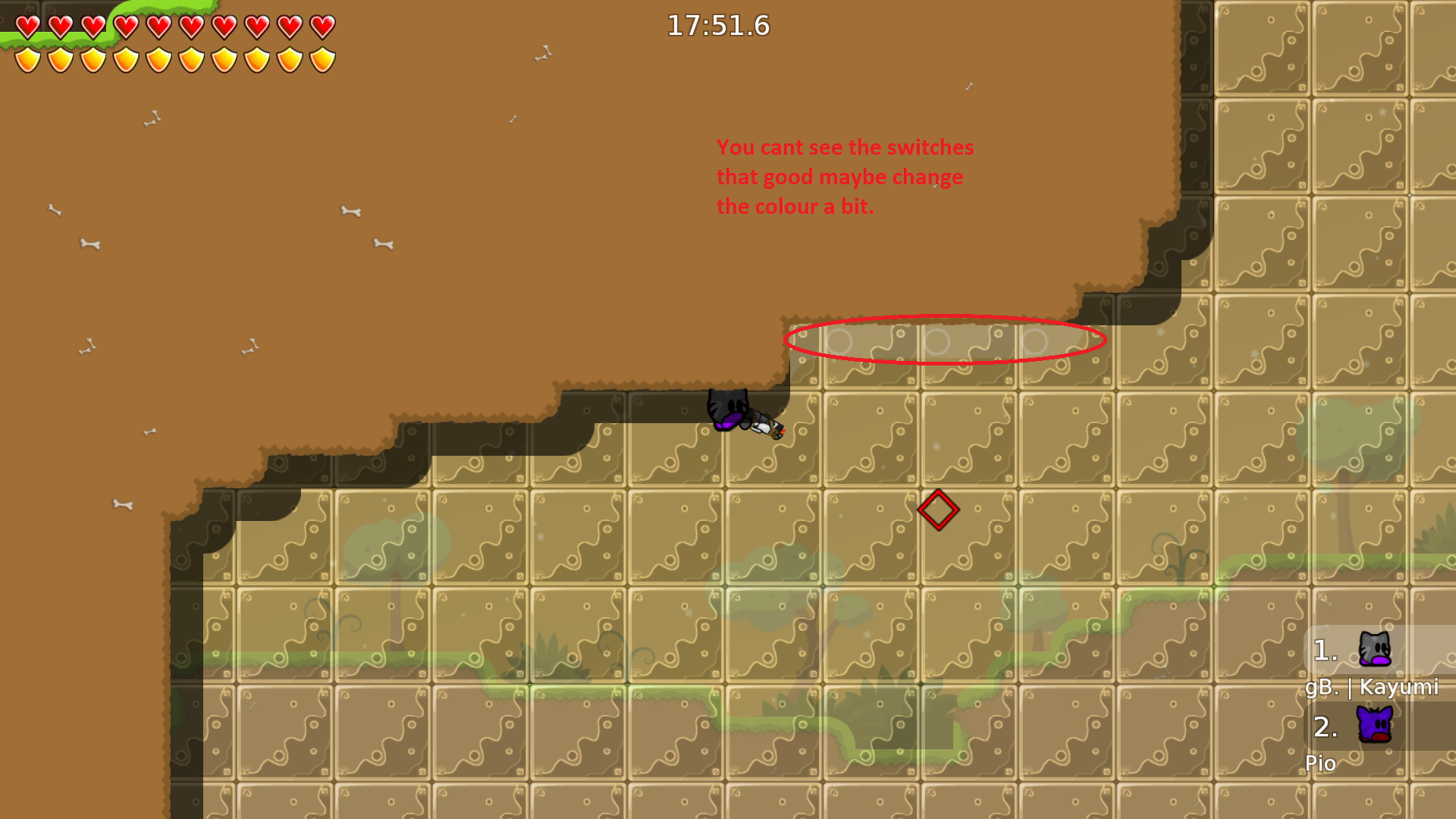Click the last heart in the health row
Viewport: 1456px width, 819px height.
pyautogui.click(x=322, y=25)
